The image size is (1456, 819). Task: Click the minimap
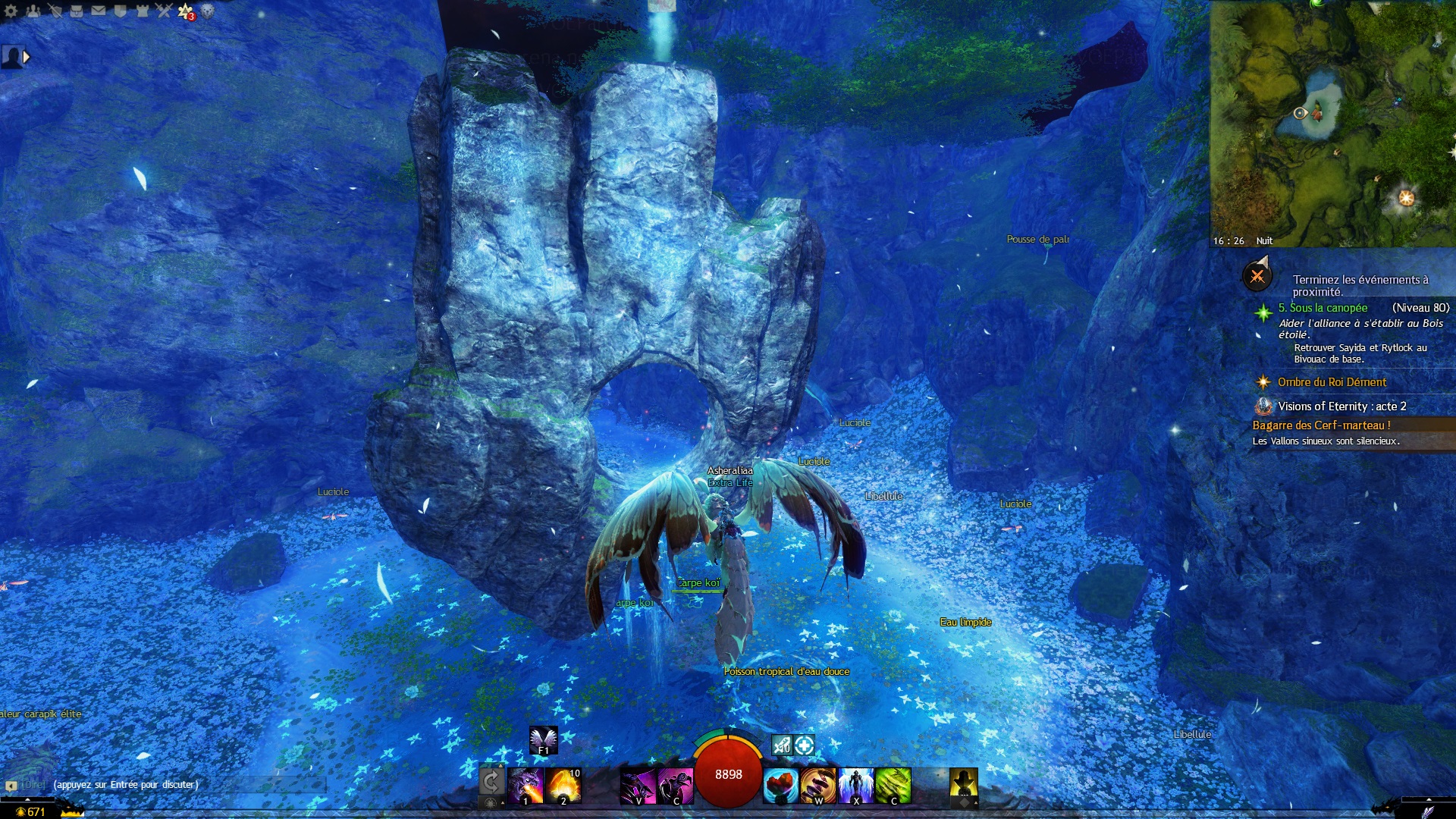click(1332, 121)
